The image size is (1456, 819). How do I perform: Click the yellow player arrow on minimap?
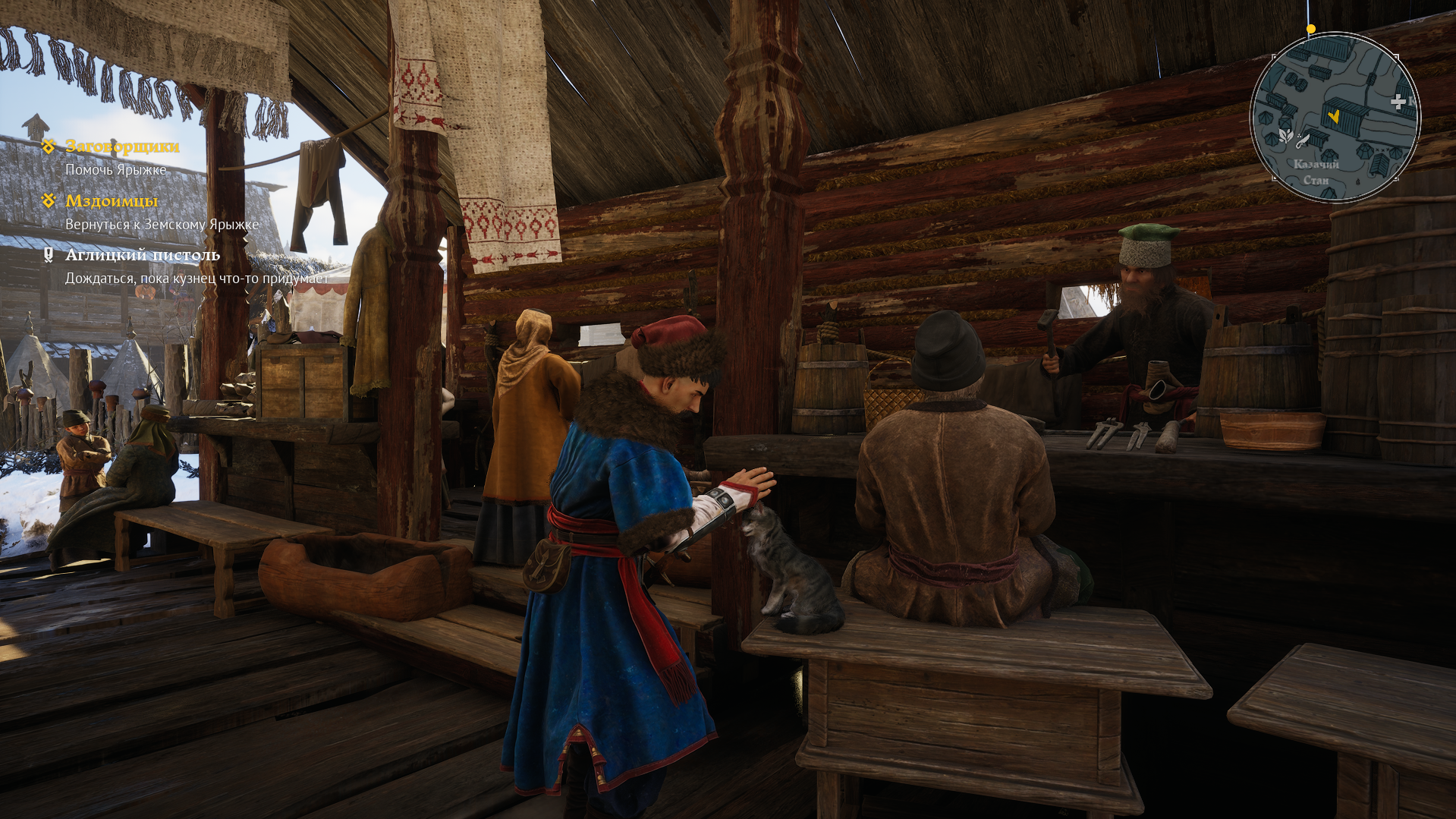pos(1333,116)
